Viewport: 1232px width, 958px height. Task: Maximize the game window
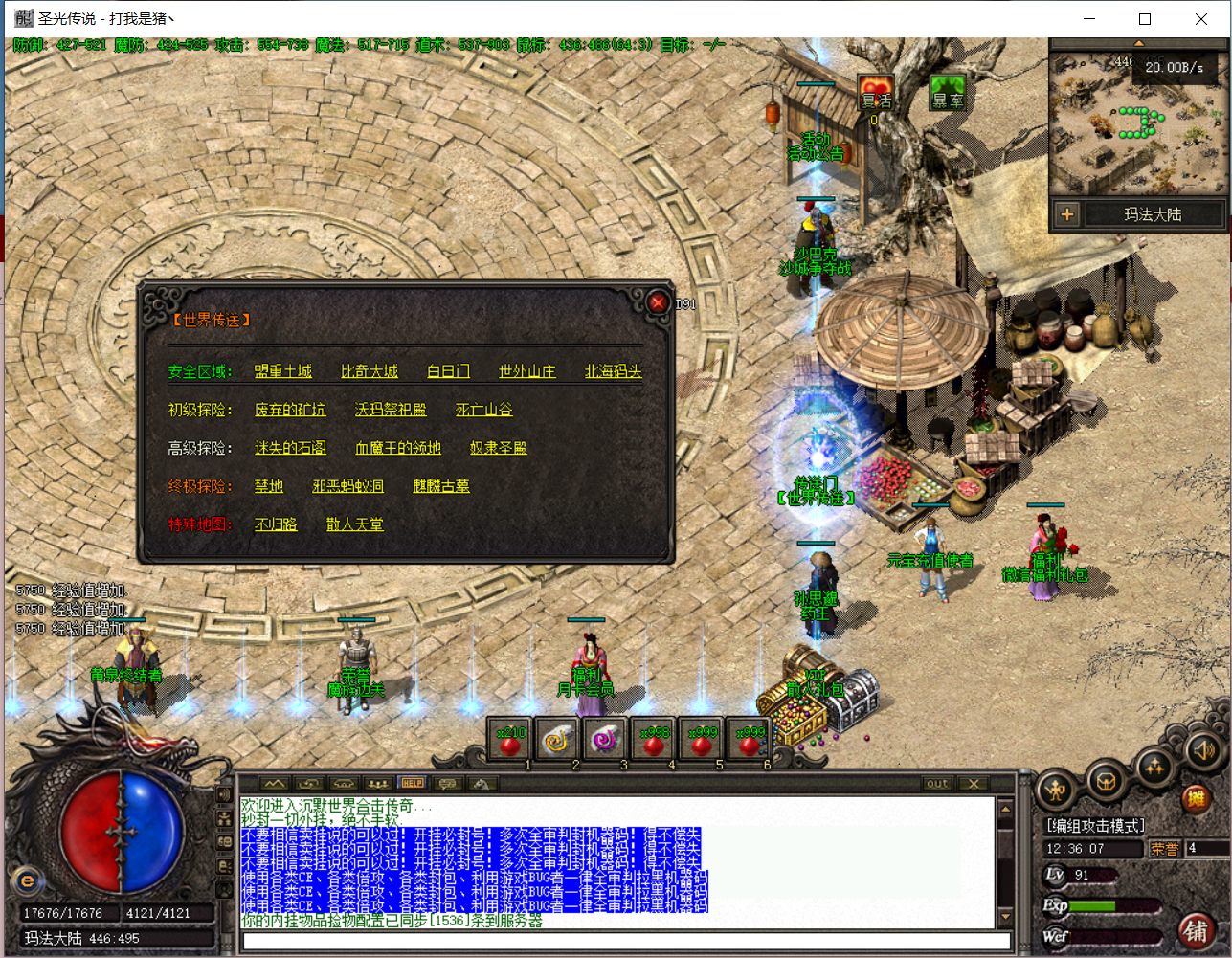(x=1145, y=19)
